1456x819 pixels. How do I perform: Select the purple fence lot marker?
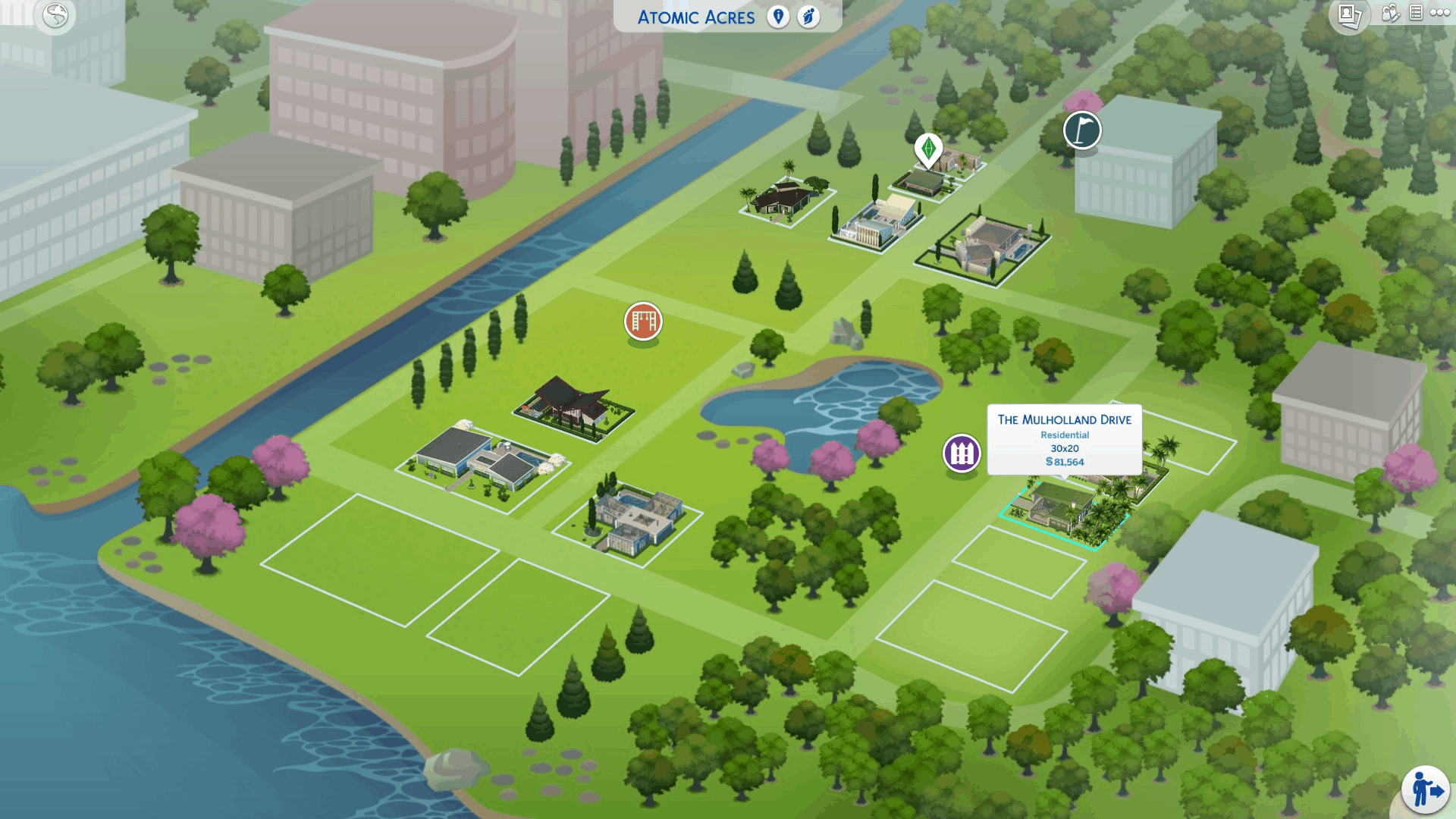click(x=962, y=453)
